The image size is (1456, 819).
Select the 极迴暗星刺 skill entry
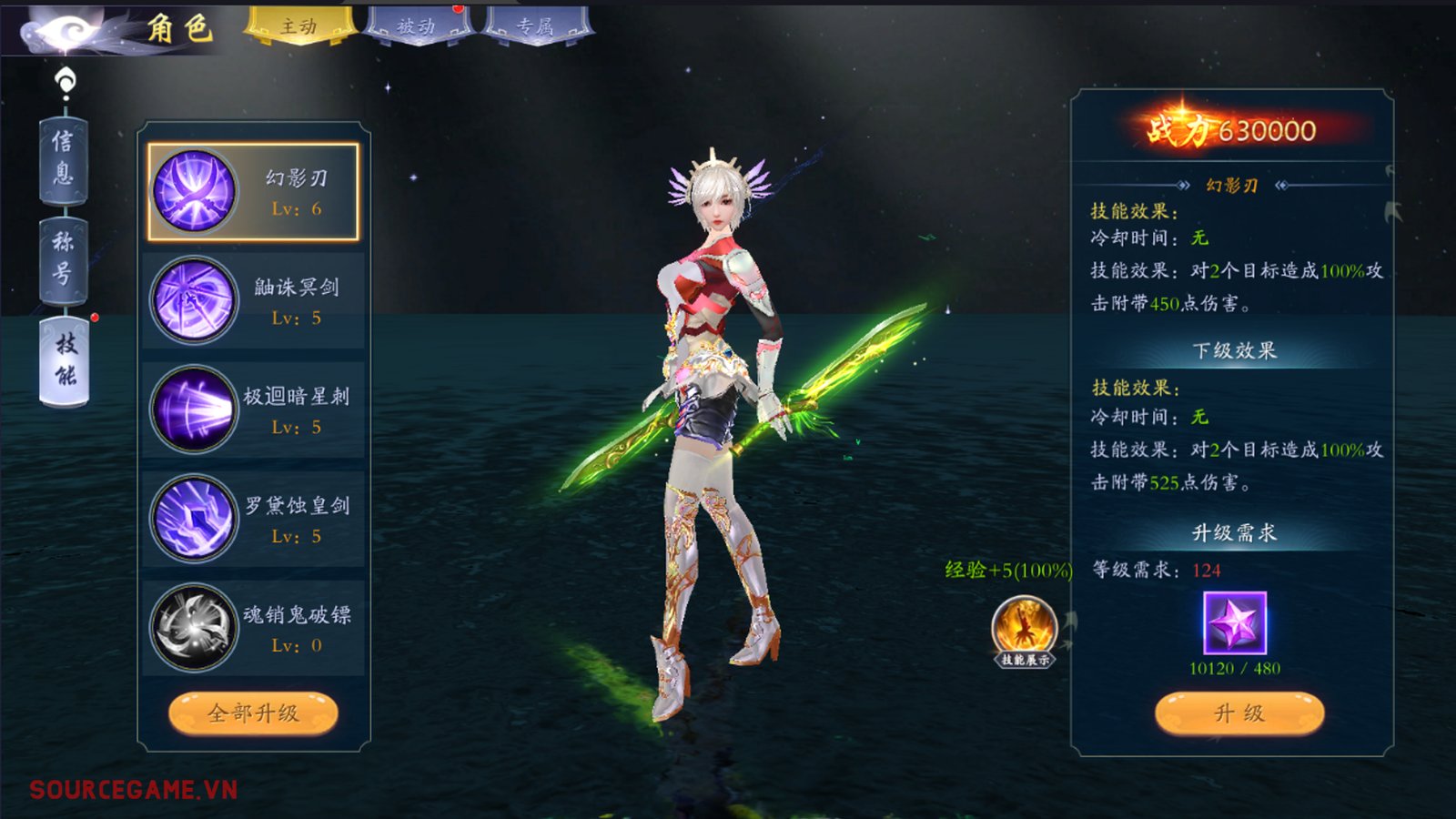coord(254,410)
